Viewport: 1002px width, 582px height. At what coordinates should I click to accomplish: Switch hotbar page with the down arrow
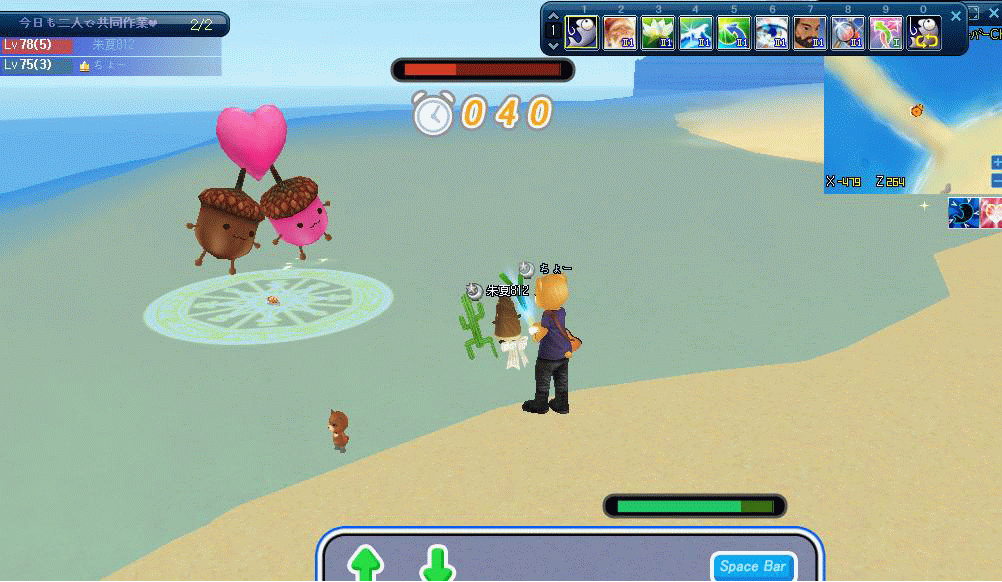(553, 44)
